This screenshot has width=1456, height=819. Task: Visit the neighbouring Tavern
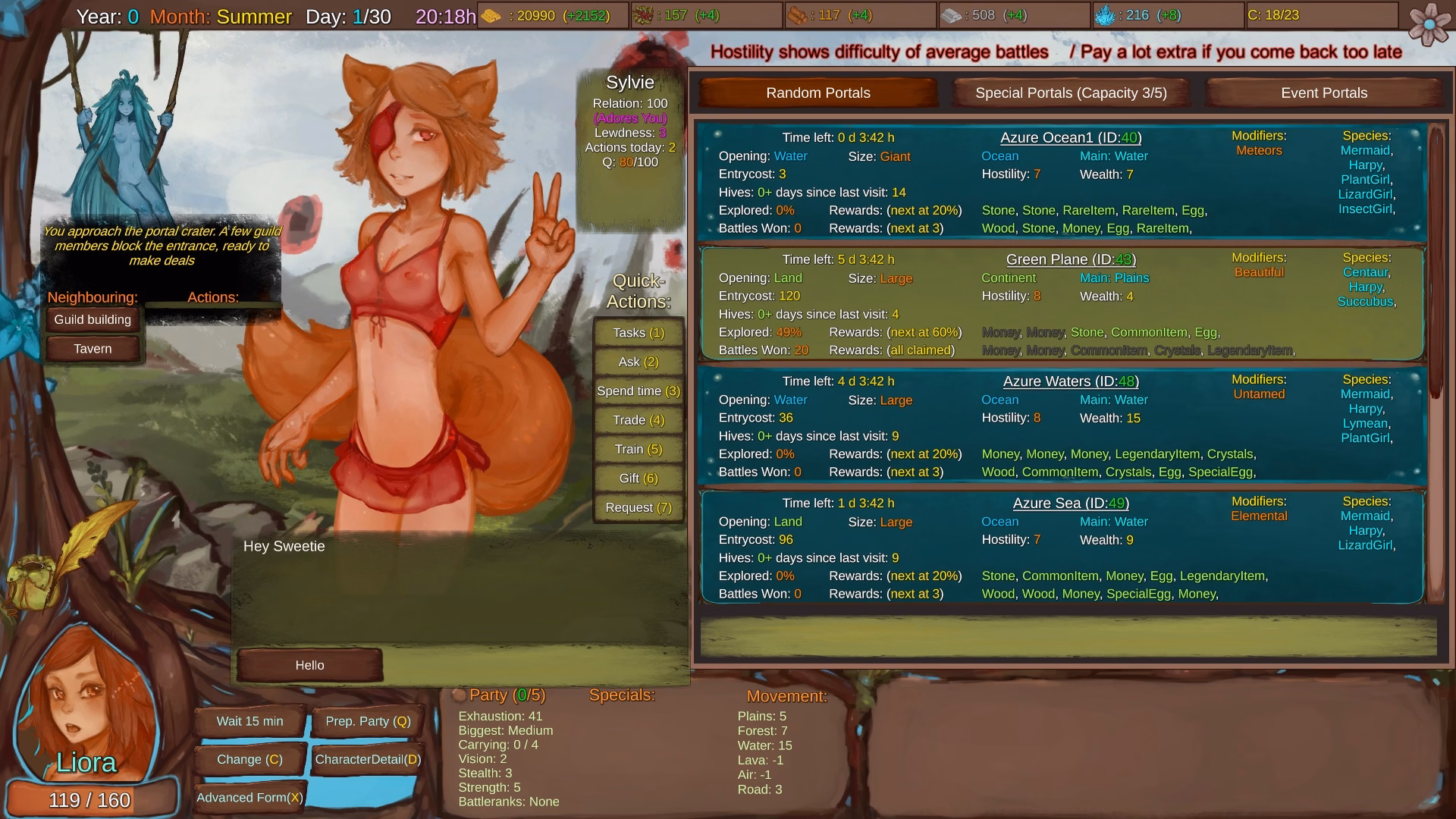[92, 348]
